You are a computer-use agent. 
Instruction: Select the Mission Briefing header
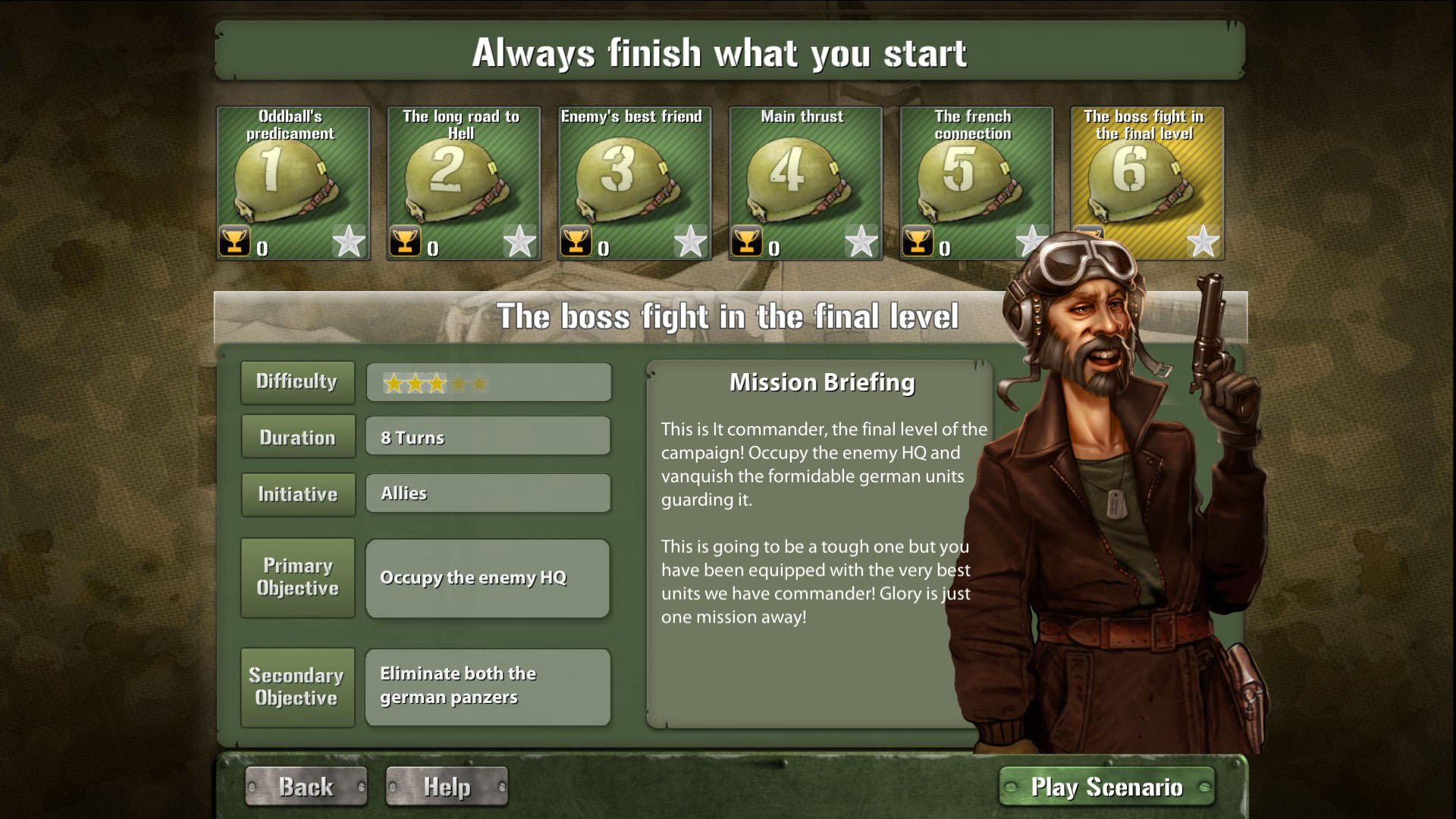pyautogui.click(x=821, y=383)
